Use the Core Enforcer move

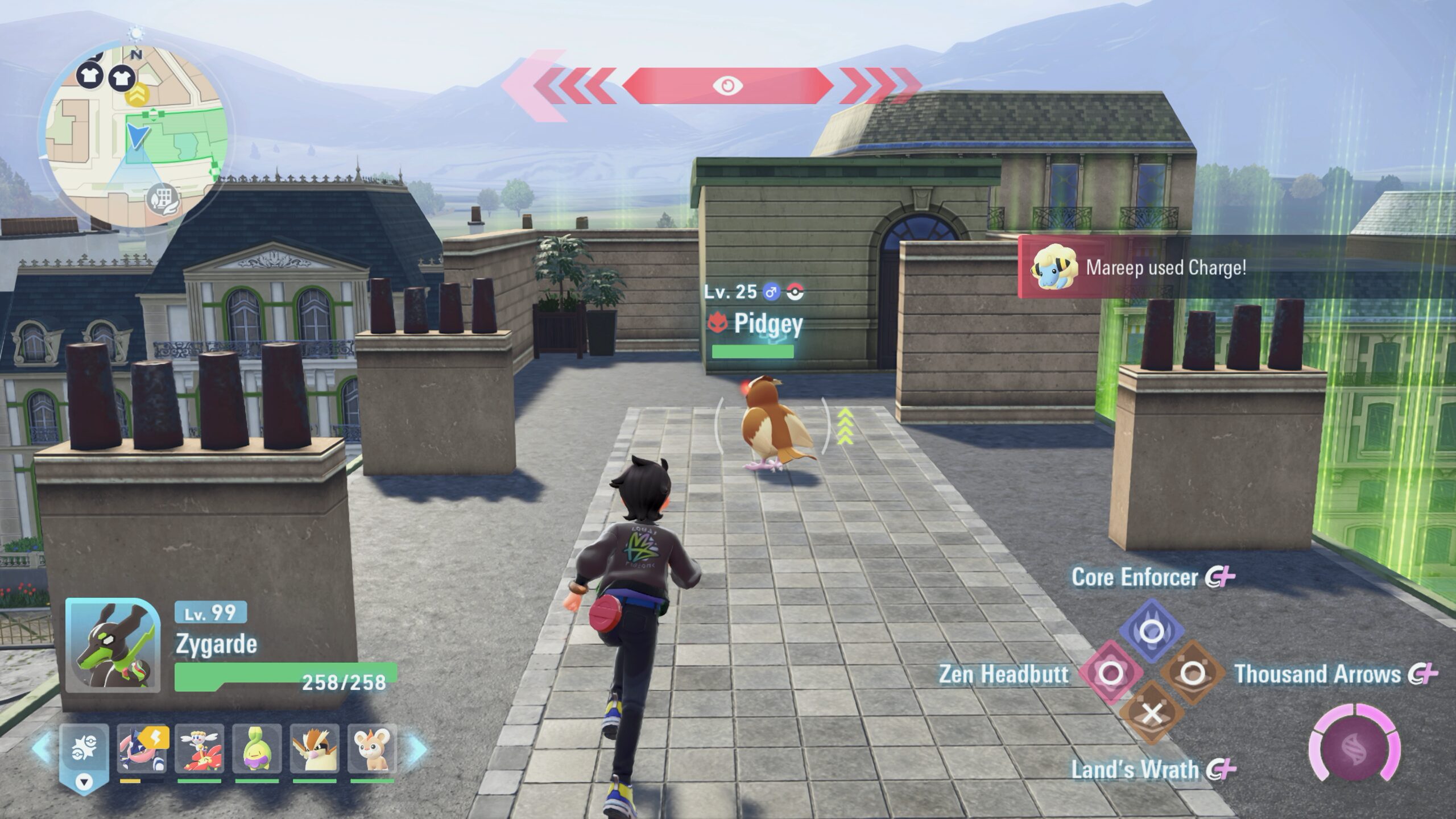tap(1152, 630)
